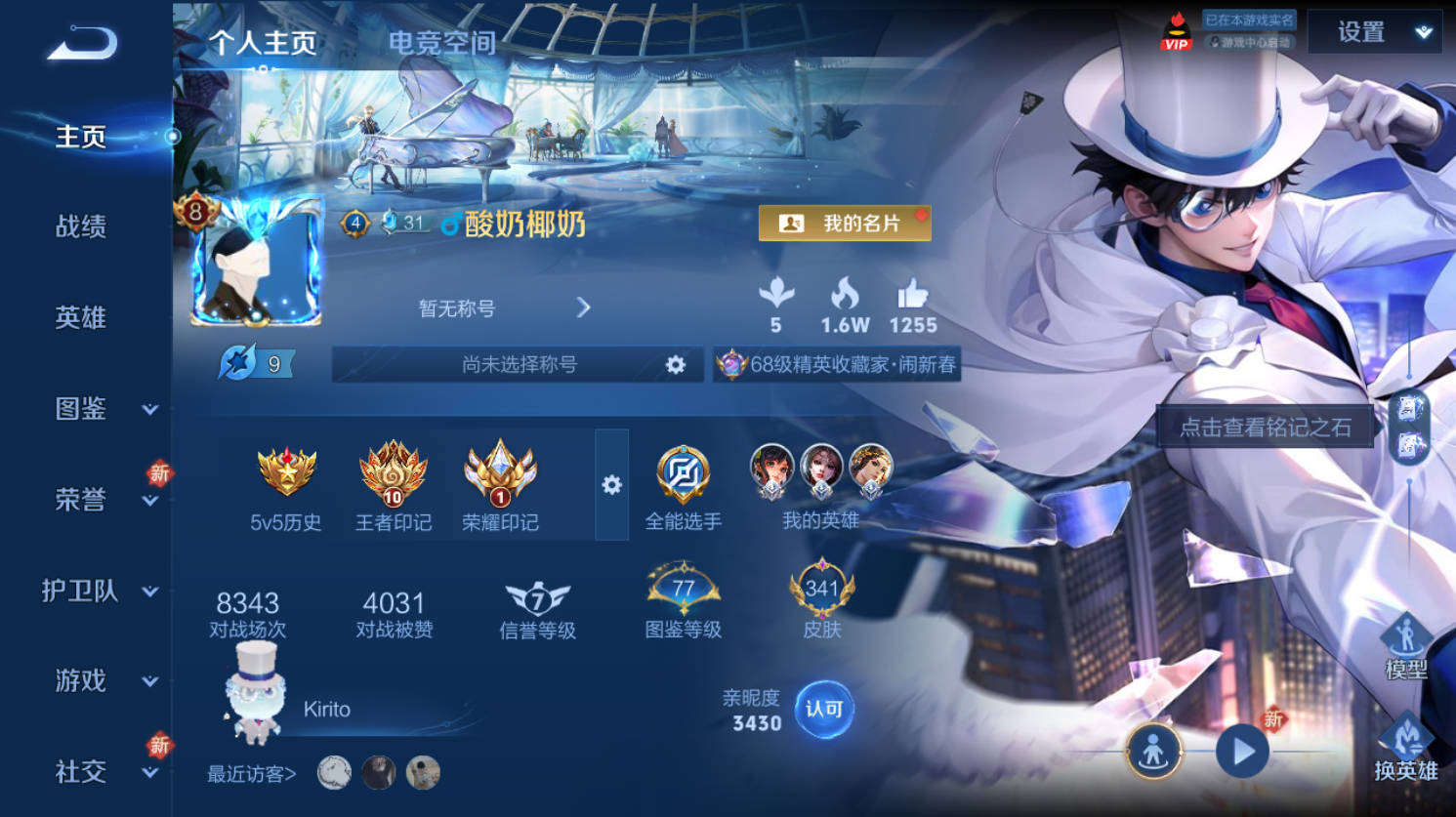Open the 战绩 menu entry
Viewport: 1456px width, 817px height.
pyautogui.click(x=81, y=226)
